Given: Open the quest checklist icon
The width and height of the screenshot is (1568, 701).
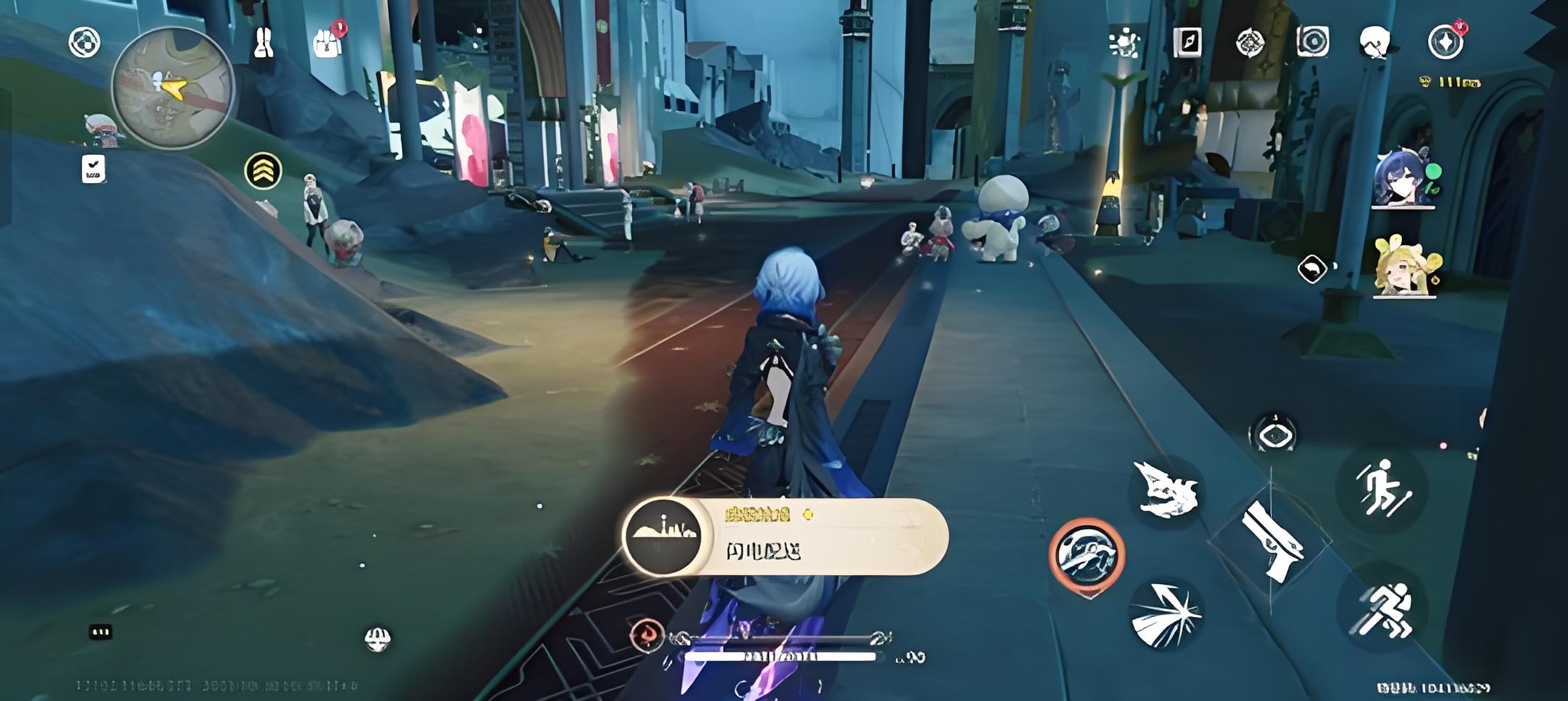Looking at the screenshot, I should 93,169.
